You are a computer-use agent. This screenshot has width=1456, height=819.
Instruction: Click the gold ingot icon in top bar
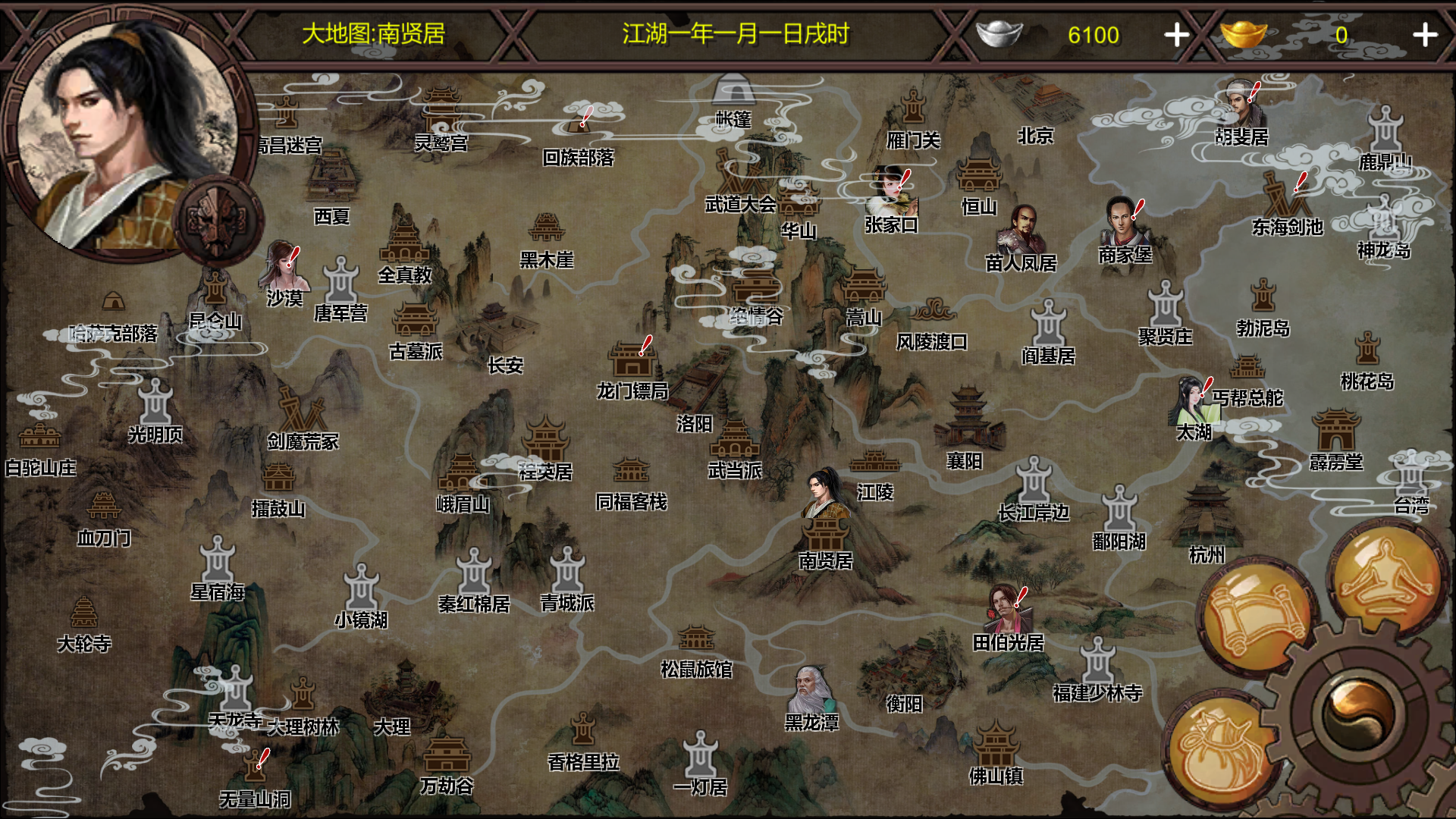pyautogui.click(x=1244, y=33)
